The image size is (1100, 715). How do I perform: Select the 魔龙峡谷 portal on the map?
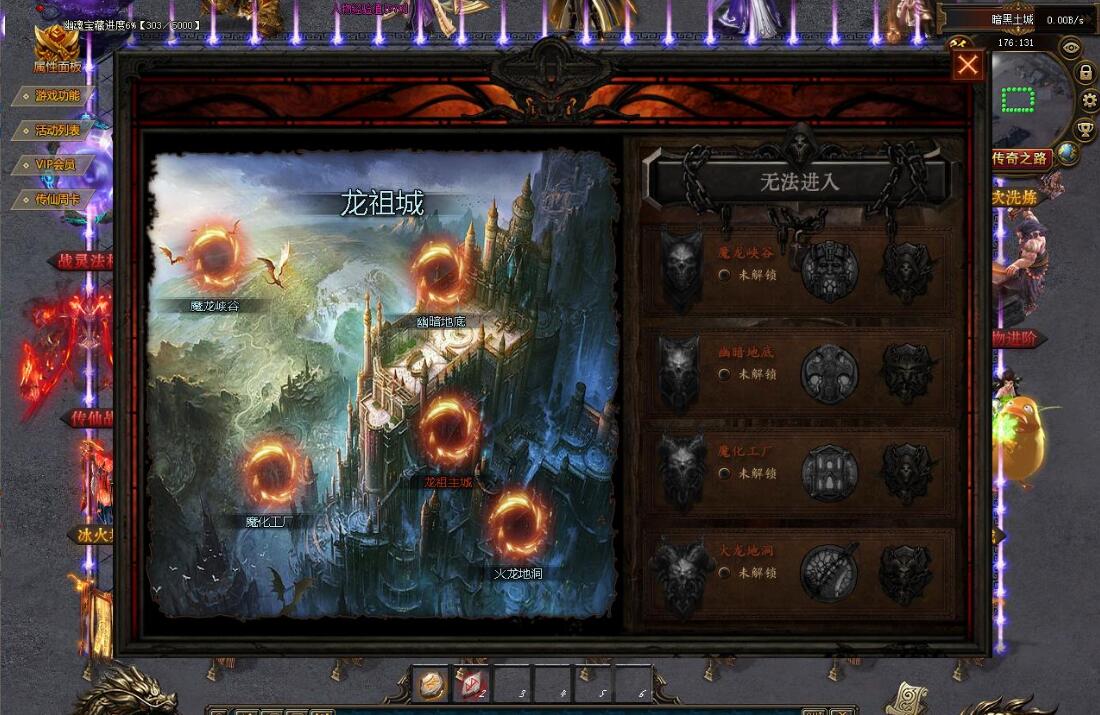[x=215, y=258]
